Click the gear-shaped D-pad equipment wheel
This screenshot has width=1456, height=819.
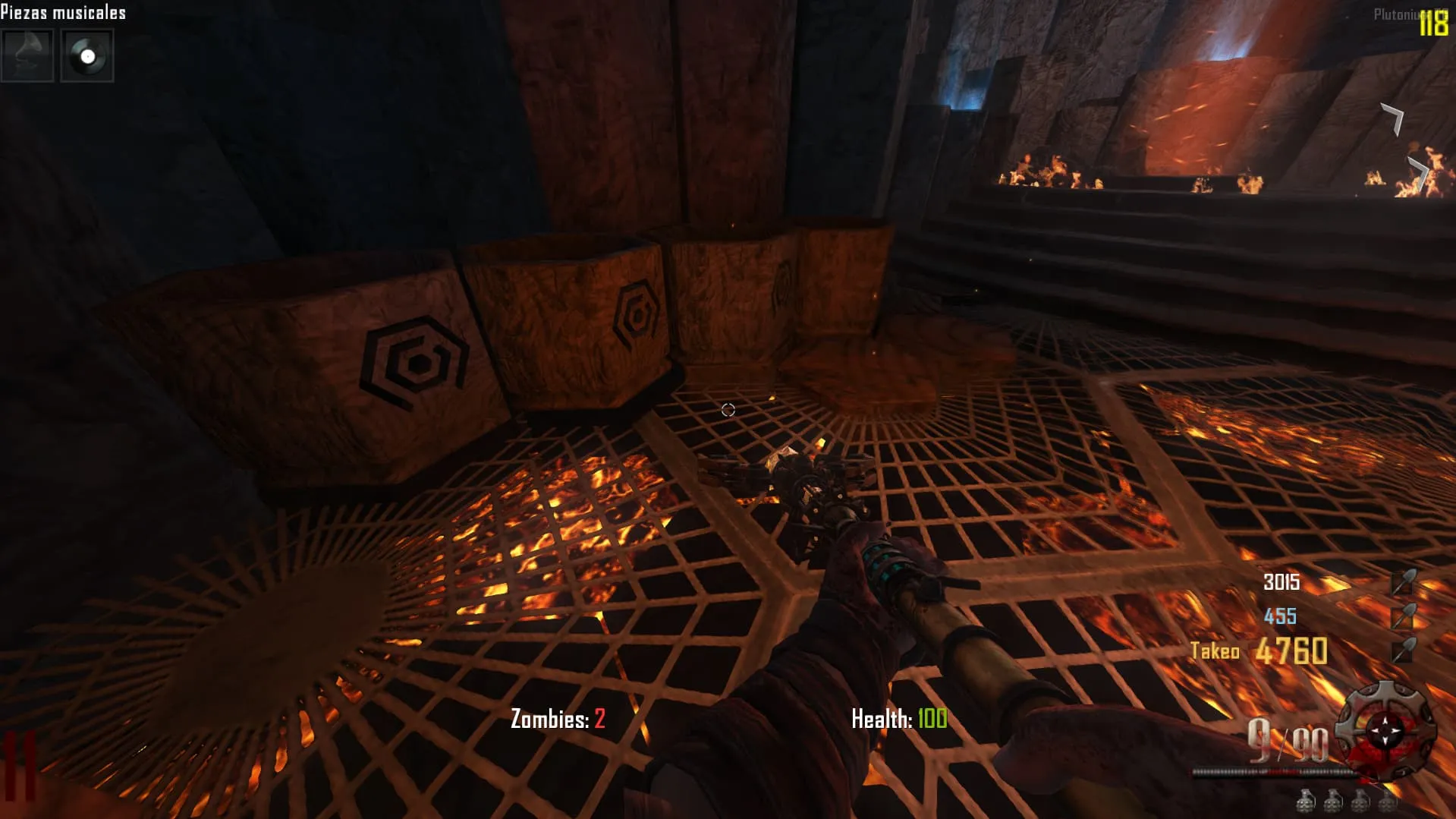coord(1385,729)
